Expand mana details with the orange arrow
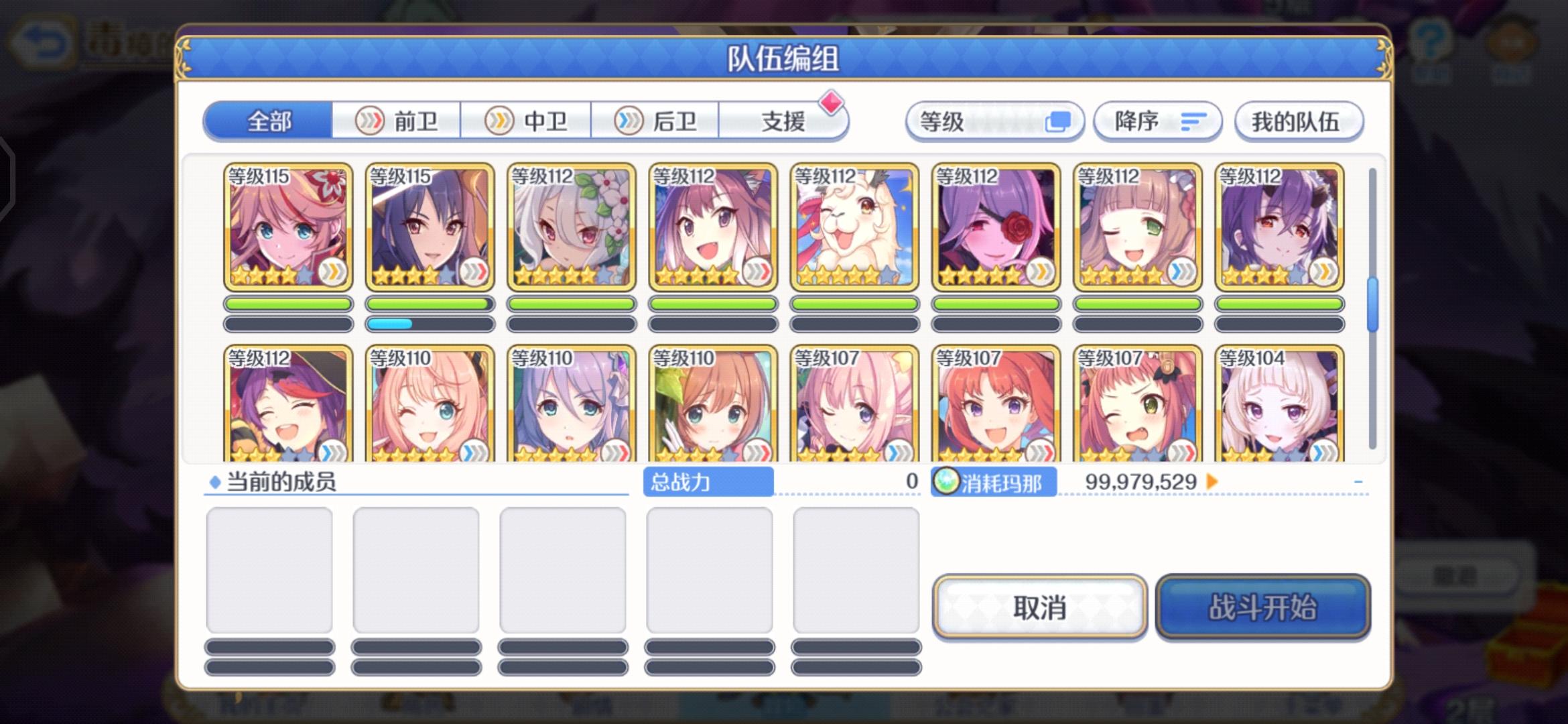This screenshot has height=724, width=1568. 1210,481
